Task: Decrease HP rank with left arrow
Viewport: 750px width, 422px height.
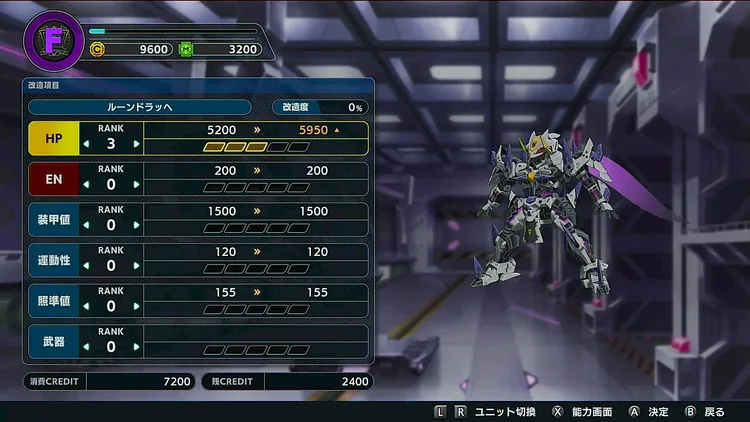Action: point(86,144)
